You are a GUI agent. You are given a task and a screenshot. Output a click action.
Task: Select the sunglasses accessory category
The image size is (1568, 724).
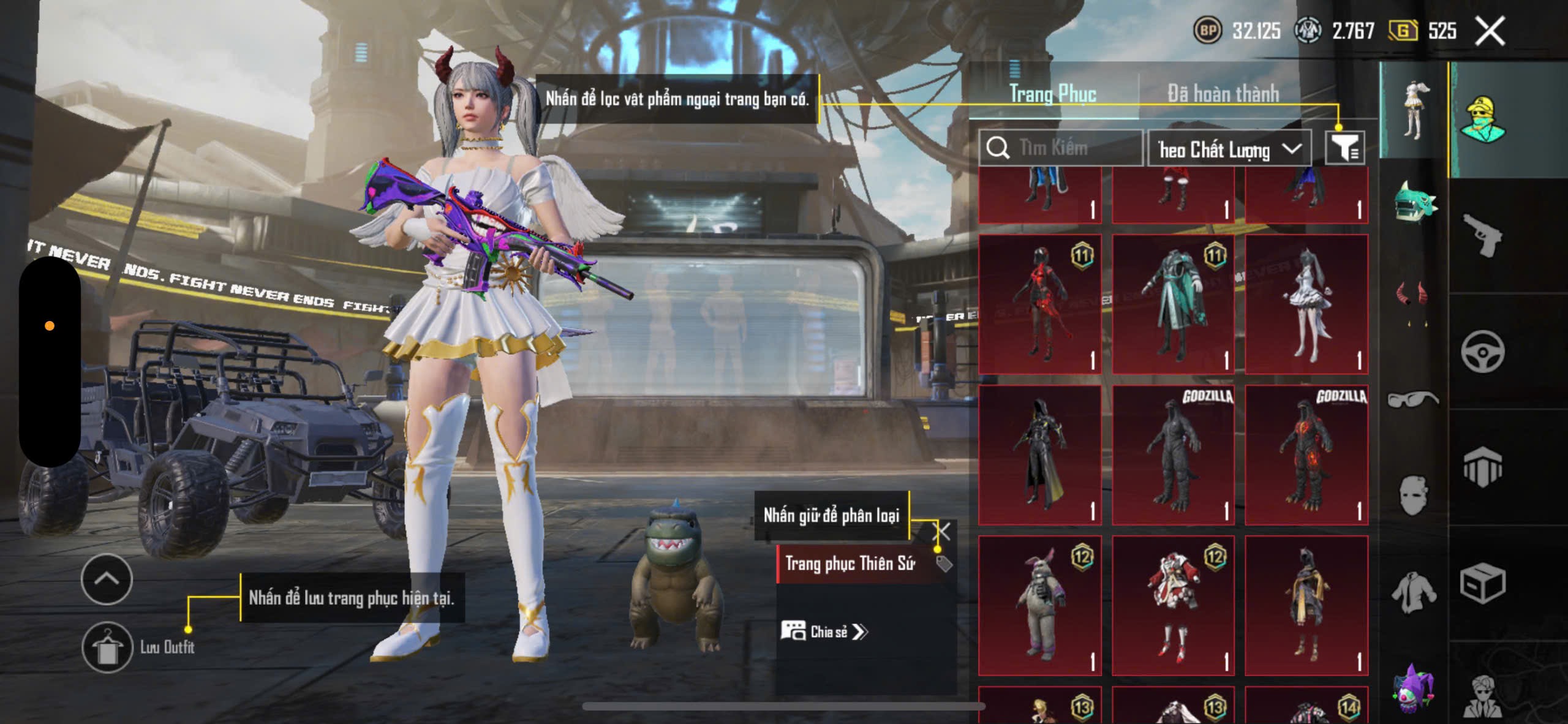pyautogui.click(x=1412, y=399)
